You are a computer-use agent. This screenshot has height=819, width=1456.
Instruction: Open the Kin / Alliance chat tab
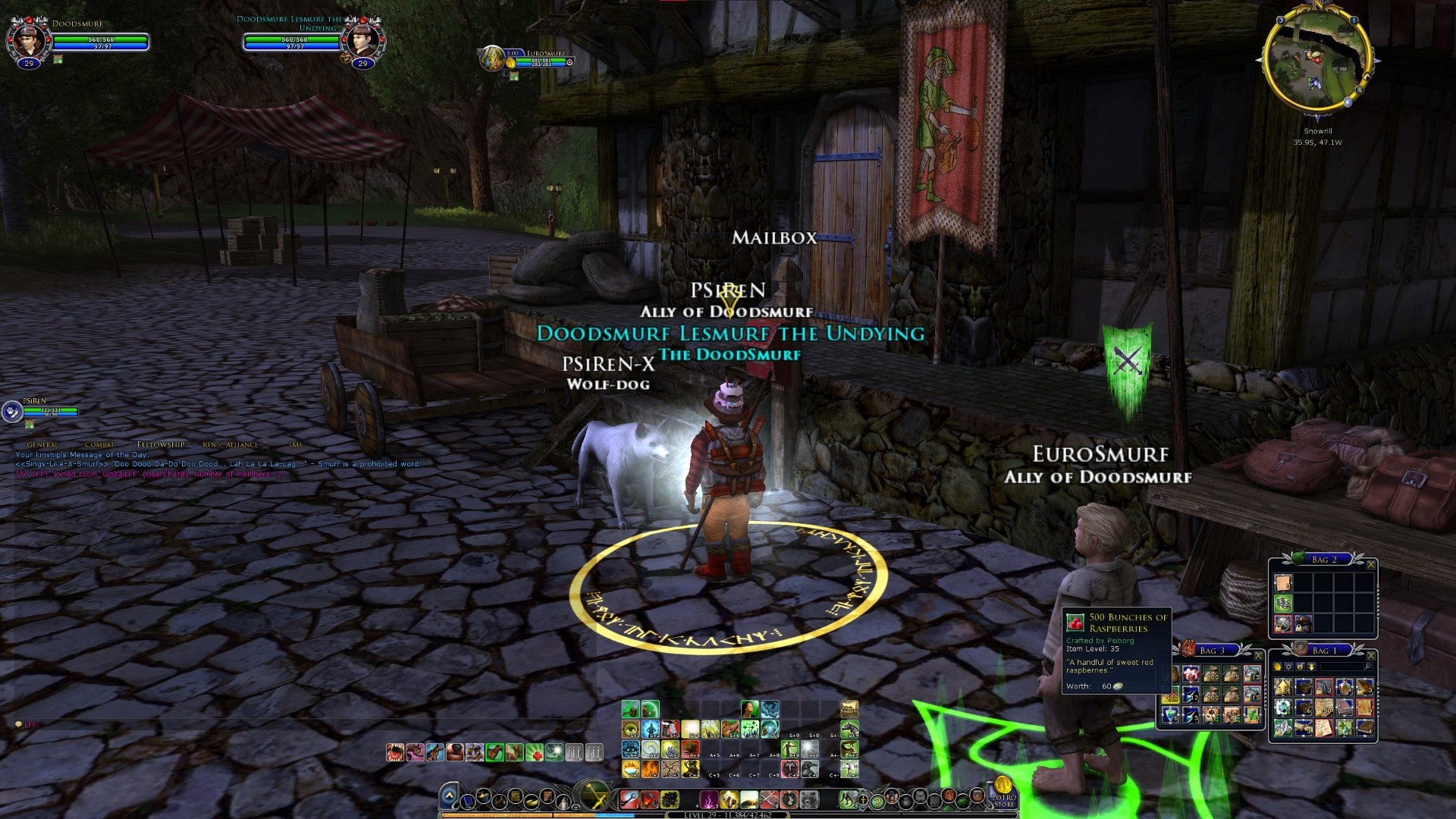tap(231, 445)
